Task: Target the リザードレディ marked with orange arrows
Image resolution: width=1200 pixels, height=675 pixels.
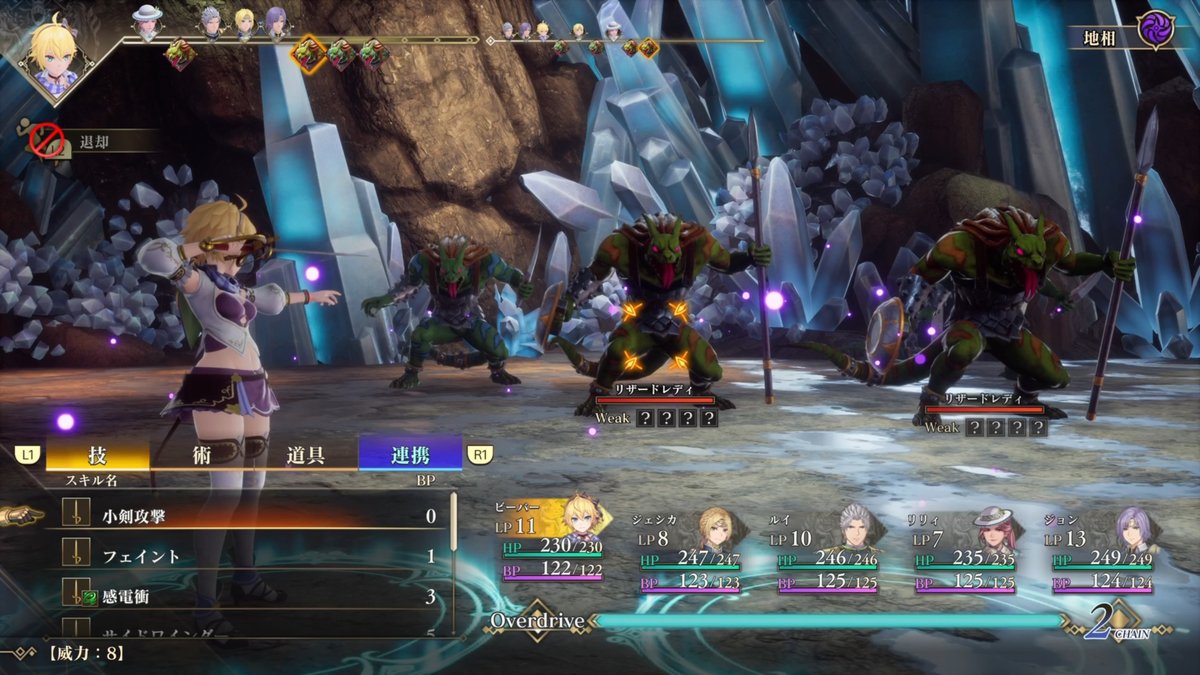Action: coord(655,320)
